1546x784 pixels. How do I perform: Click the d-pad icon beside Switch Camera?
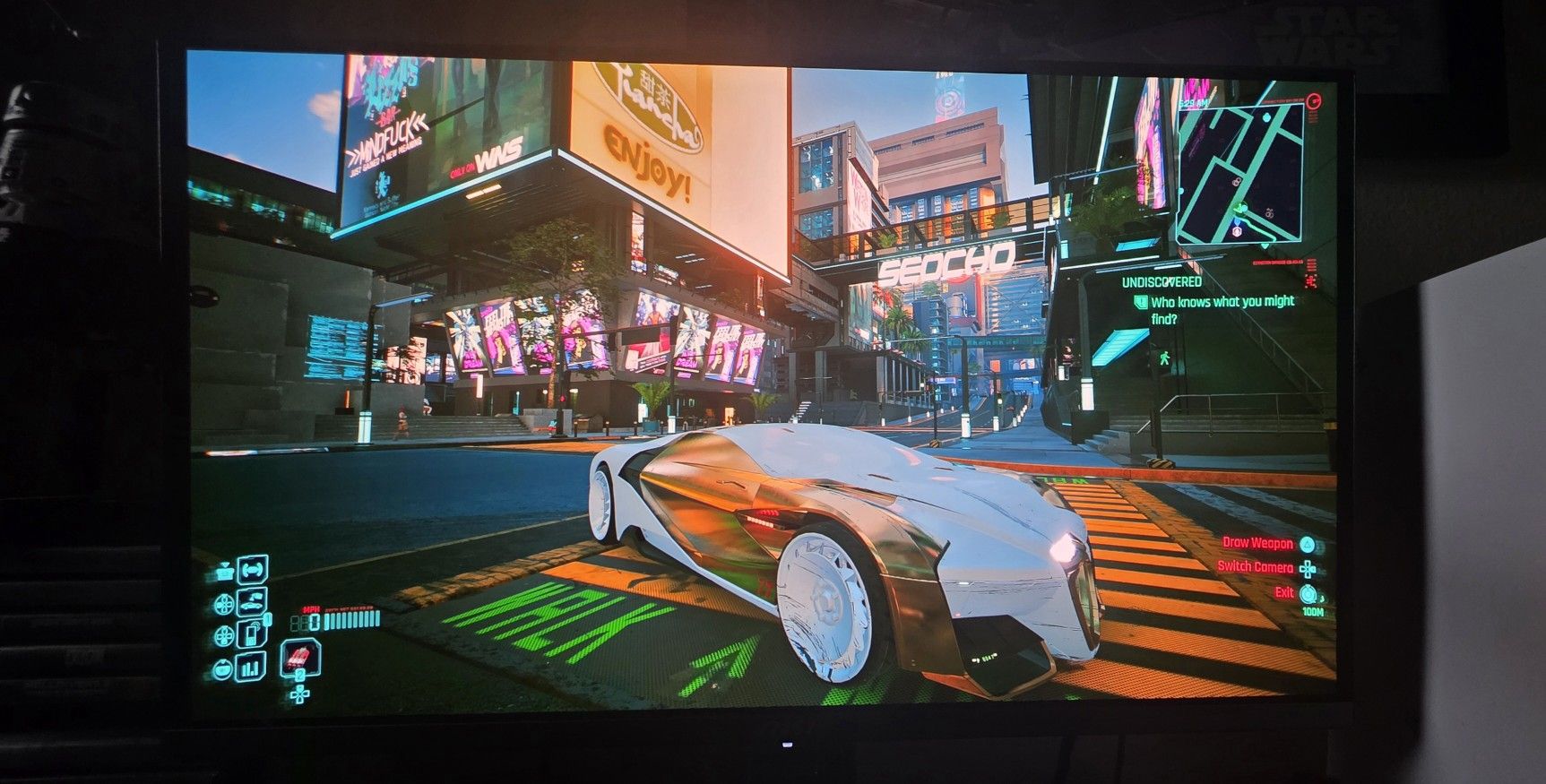pyautogui.click(x=1309, y=567)
